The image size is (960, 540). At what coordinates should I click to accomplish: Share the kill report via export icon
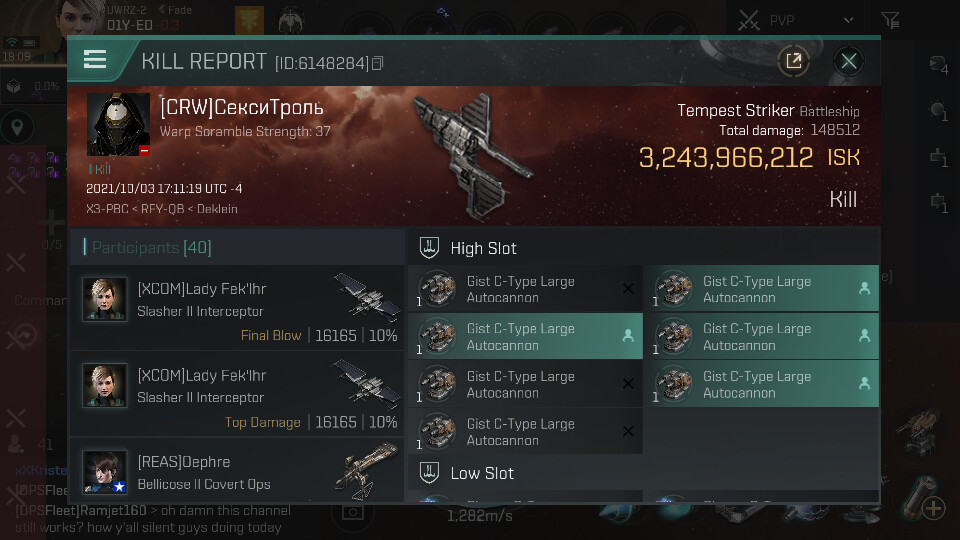pos(793,61)
